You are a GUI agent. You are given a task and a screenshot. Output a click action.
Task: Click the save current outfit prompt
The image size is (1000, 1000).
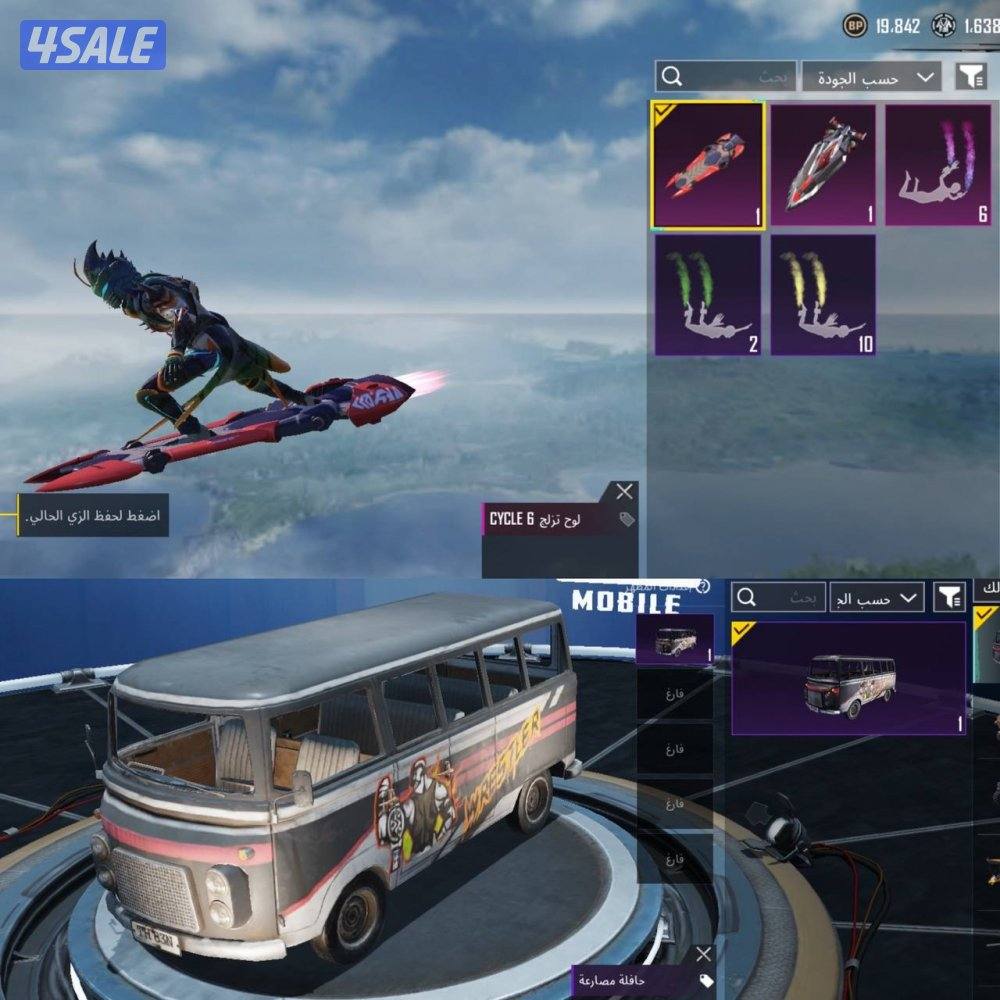(90, 518)
